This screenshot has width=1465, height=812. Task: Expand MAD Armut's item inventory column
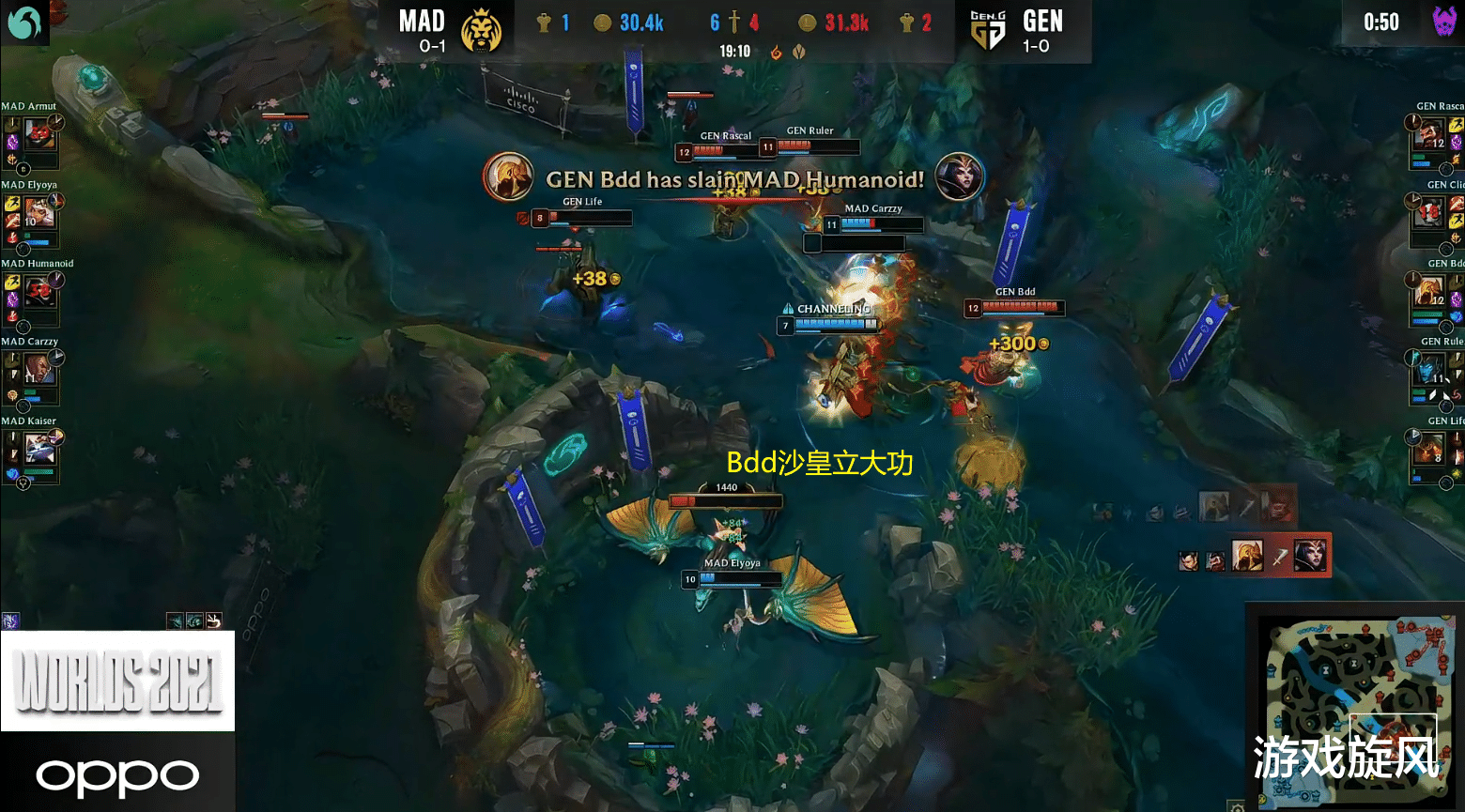click(11, 141)
